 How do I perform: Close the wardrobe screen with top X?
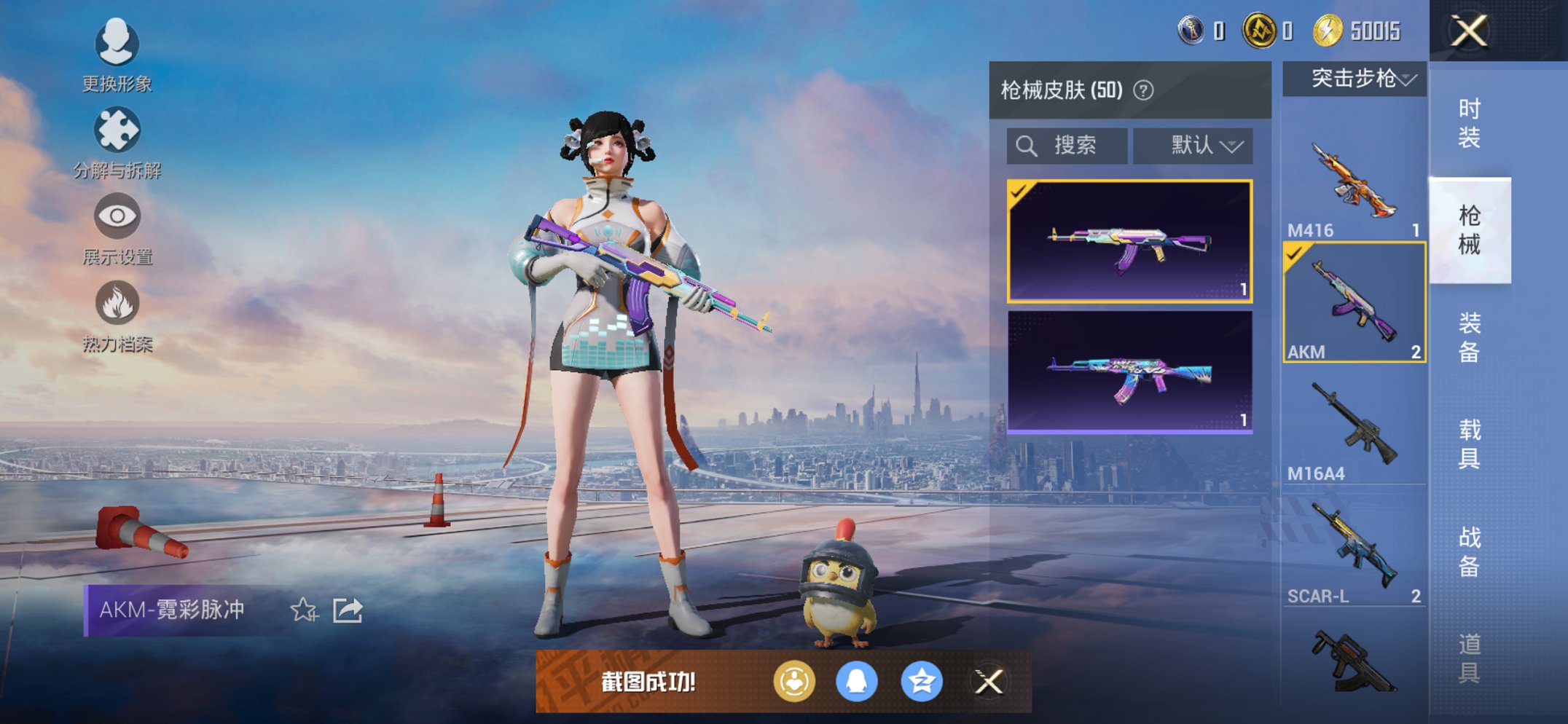[x=1468, y=31]
